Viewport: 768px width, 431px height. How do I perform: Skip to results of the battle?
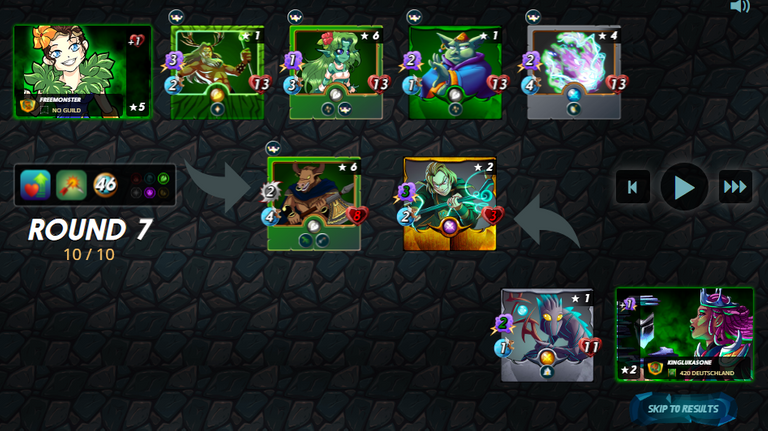(x=683, y=408)
